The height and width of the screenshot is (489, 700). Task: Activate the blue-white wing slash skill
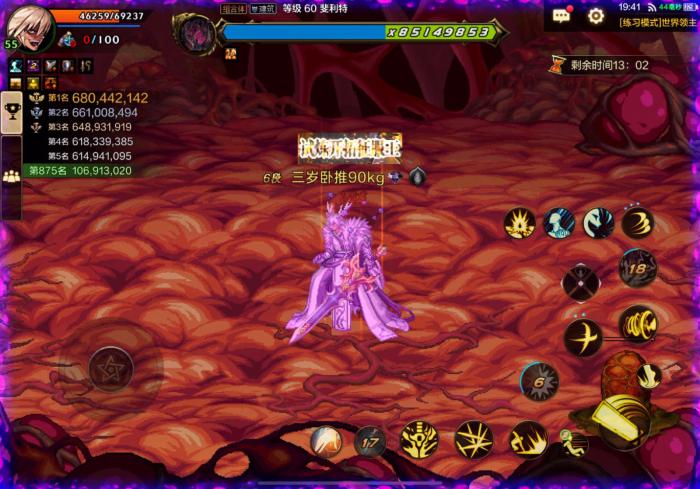599,223
